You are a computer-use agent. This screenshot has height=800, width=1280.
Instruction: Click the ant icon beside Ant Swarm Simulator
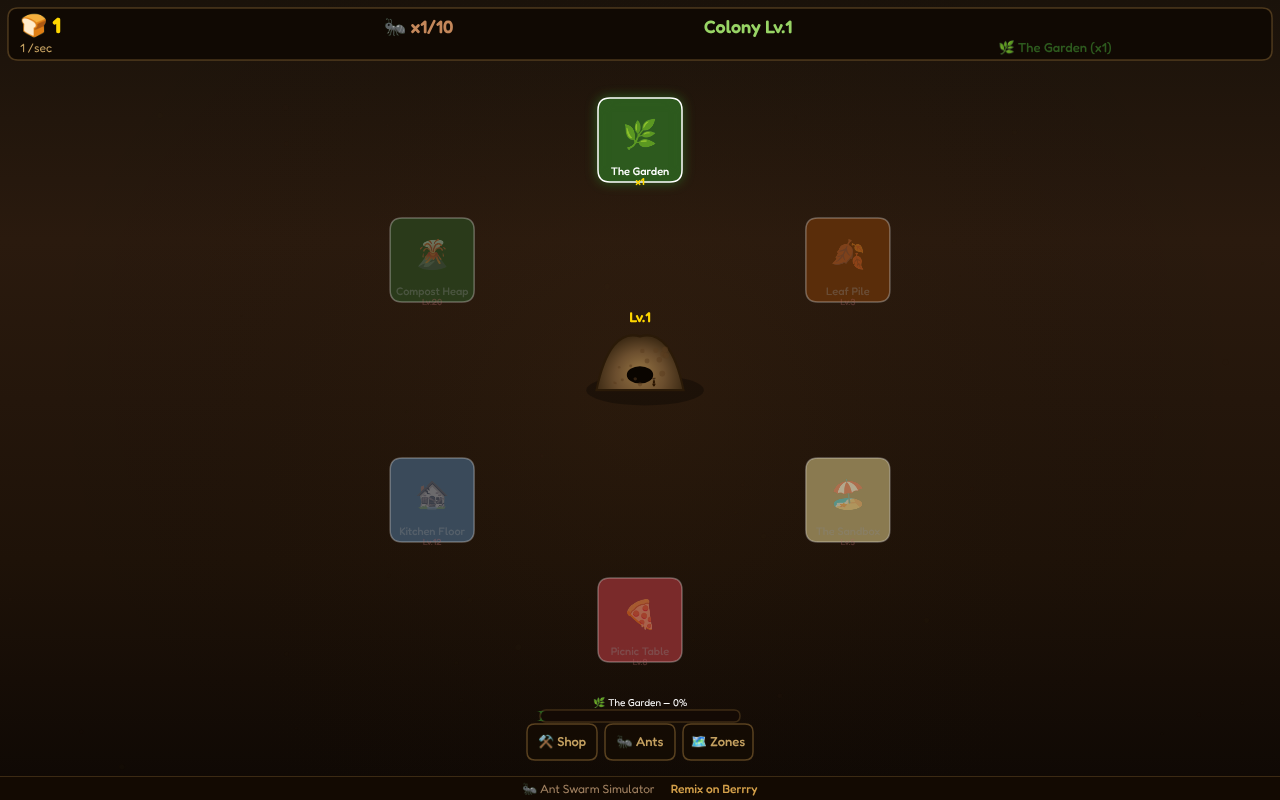529,789
